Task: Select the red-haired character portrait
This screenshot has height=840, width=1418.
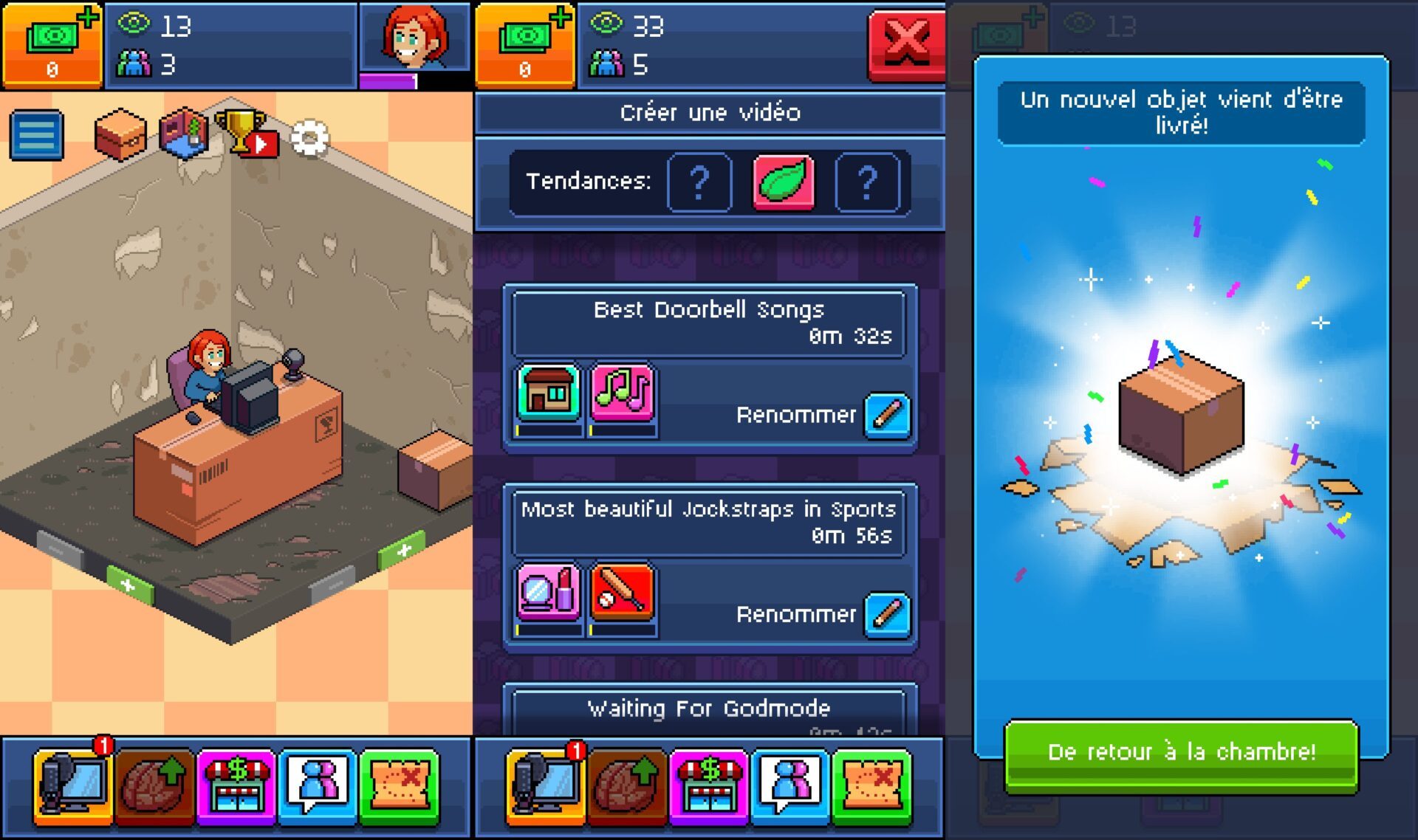Action: pyautogui.click(x=414, y=37)
